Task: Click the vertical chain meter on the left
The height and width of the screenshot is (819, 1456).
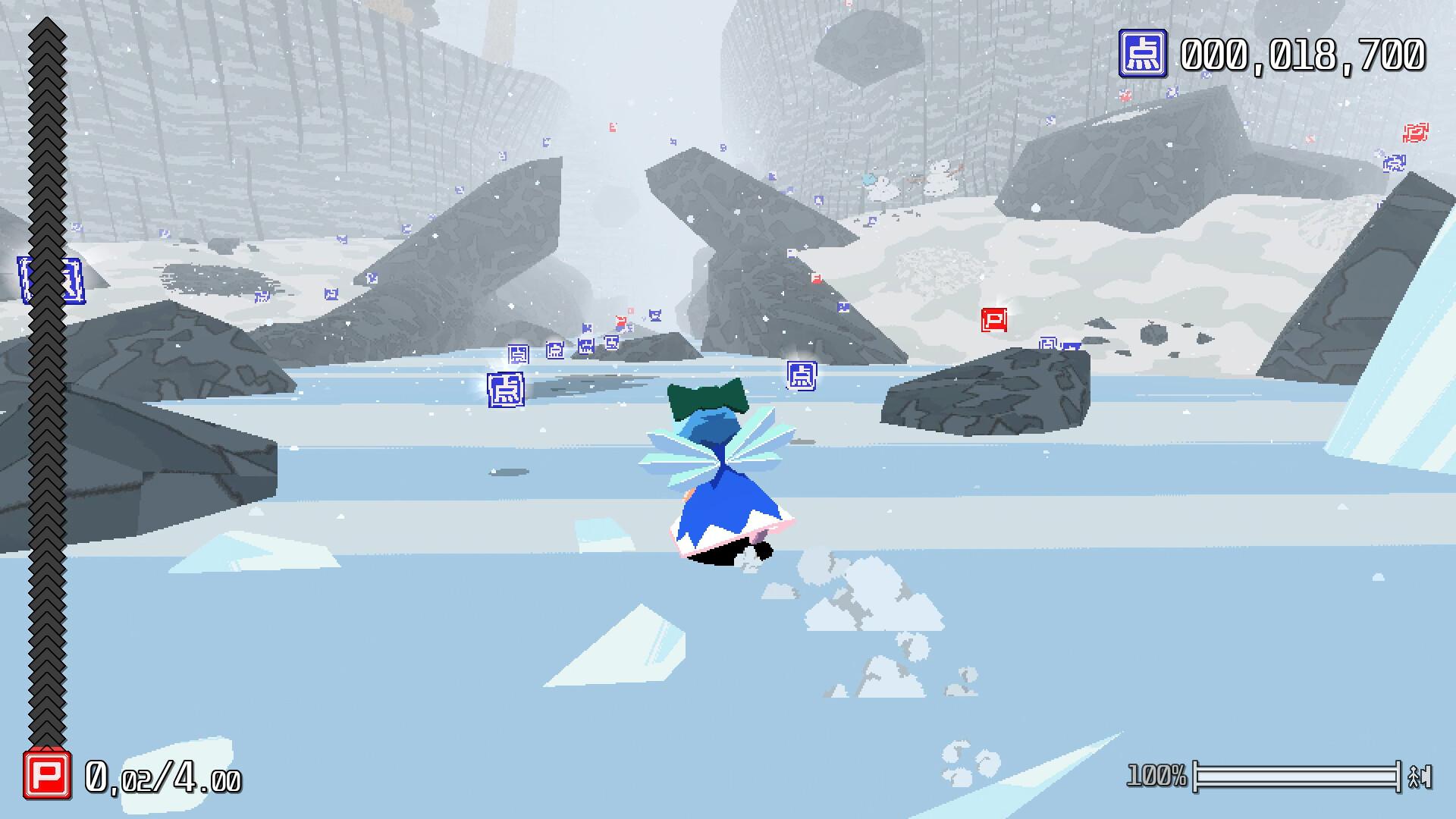Action: coord(45,379)
